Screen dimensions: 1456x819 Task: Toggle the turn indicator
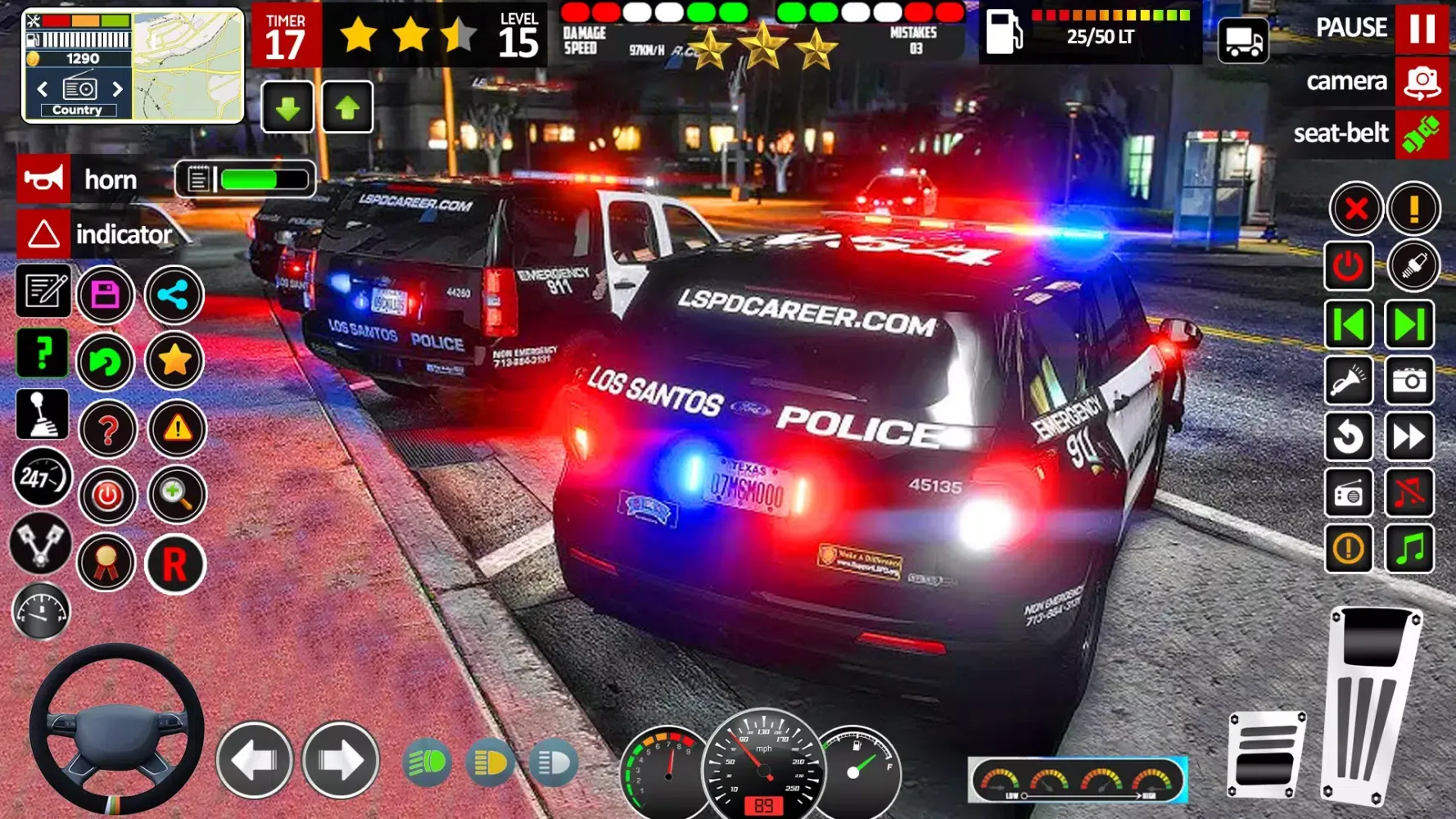pos(42,235)
